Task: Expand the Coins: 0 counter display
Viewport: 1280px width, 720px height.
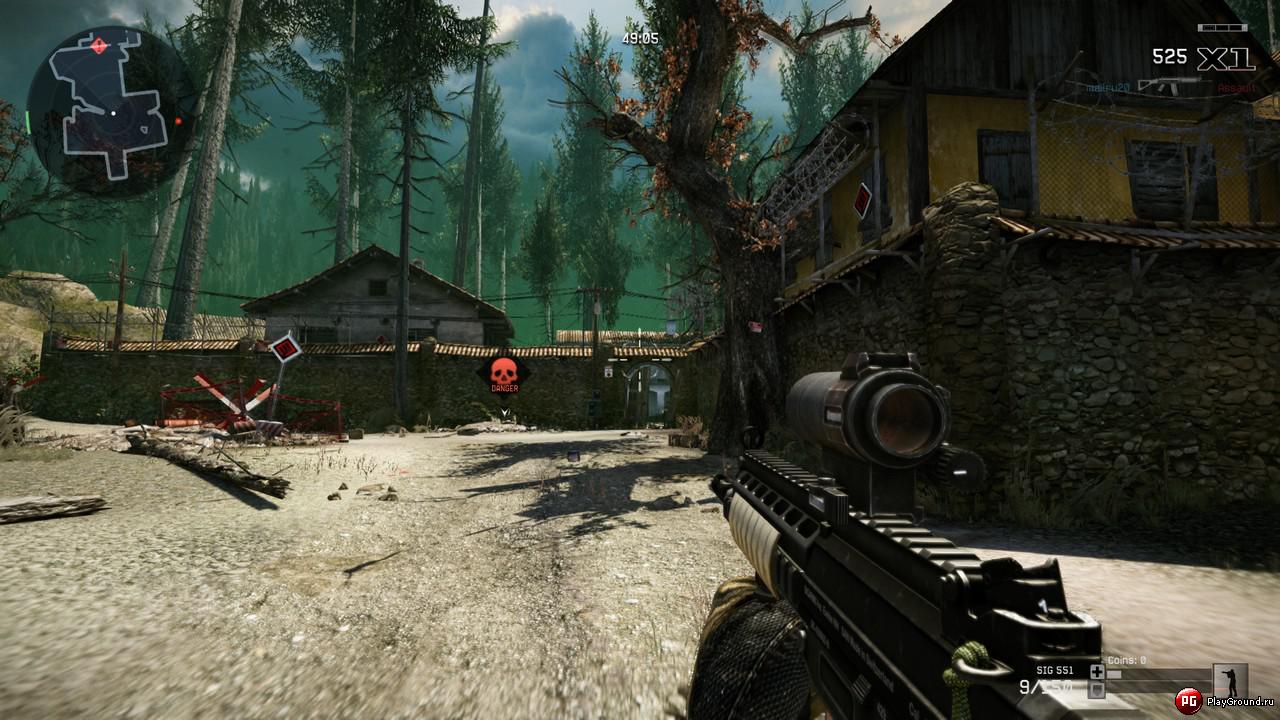Action: [1125, 660]
